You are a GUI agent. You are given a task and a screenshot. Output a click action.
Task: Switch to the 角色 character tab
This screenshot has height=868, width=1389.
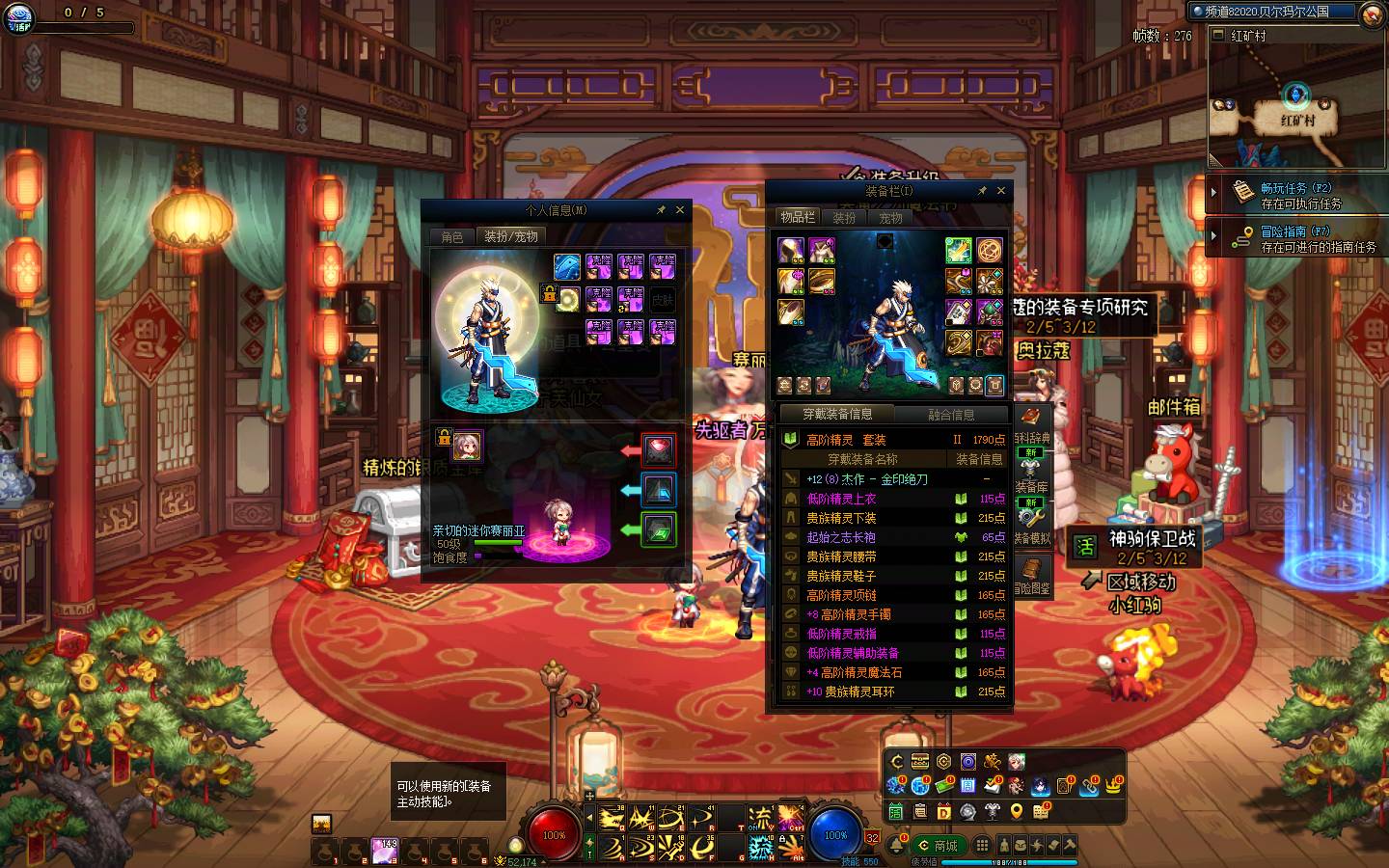[452, 236]
